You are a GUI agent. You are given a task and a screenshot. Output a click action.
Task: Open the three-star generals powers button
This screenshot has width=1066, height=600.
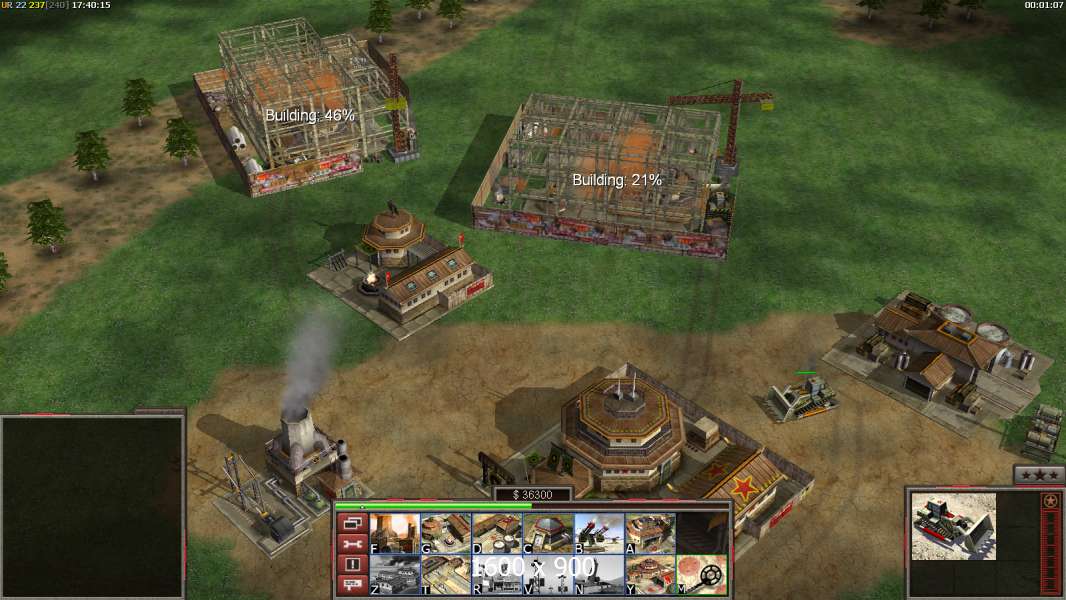1038,475
